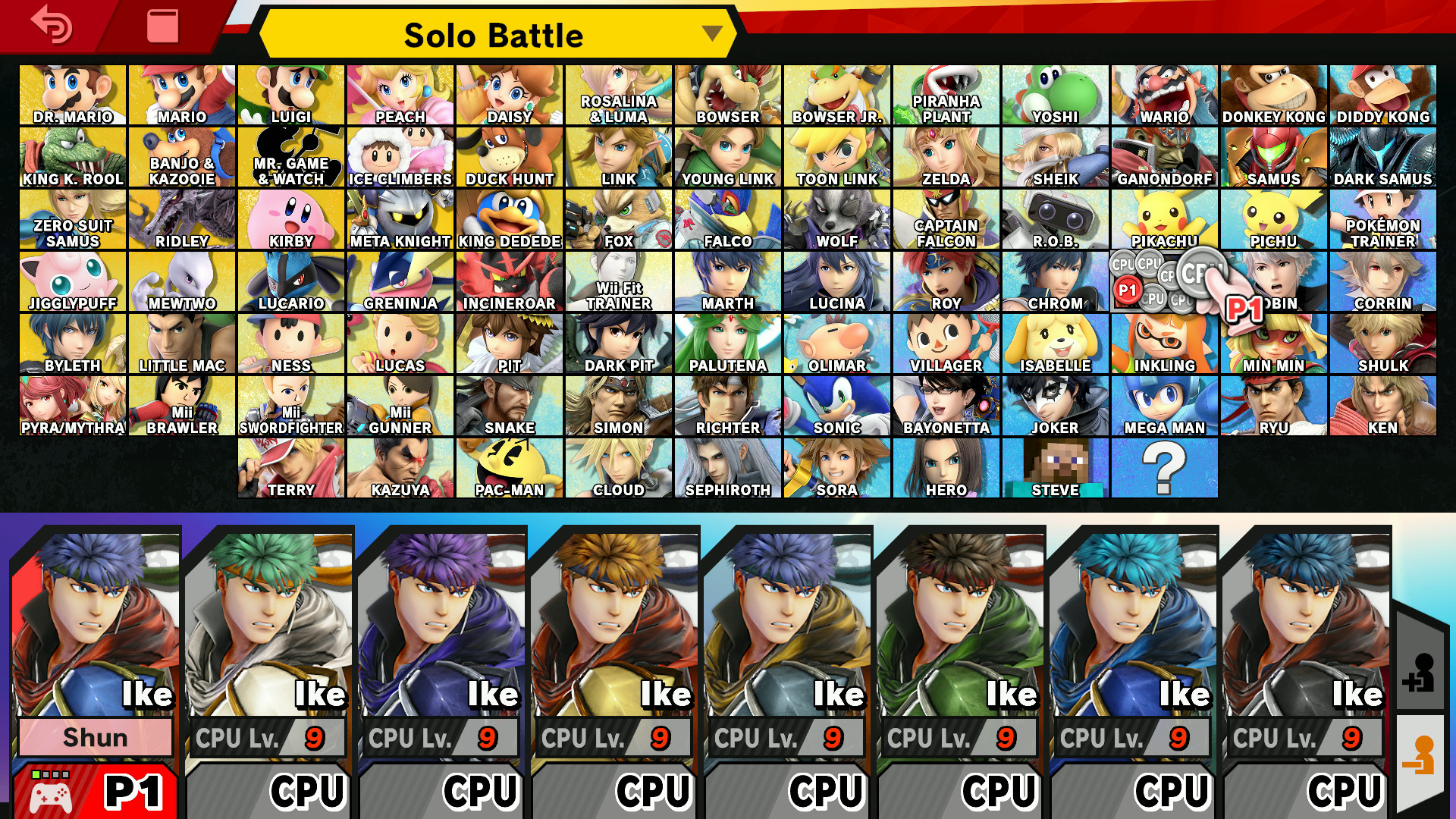Select Pac-Man in the bottom row
1456x819 pixels.
[x=510, y=466]
